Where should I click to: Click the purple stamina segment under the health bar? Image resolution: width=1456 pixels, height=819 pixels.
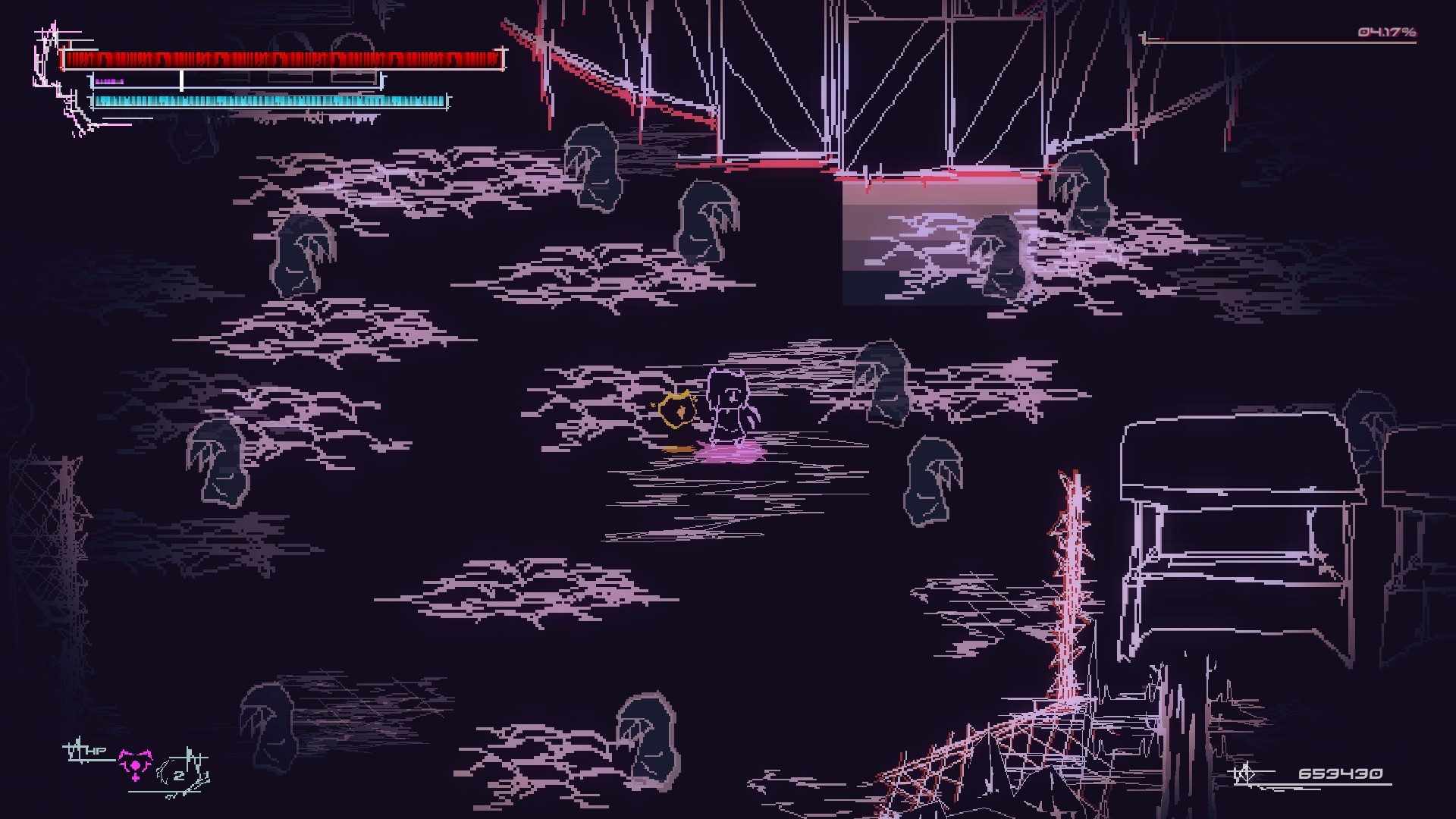point(110,81)
